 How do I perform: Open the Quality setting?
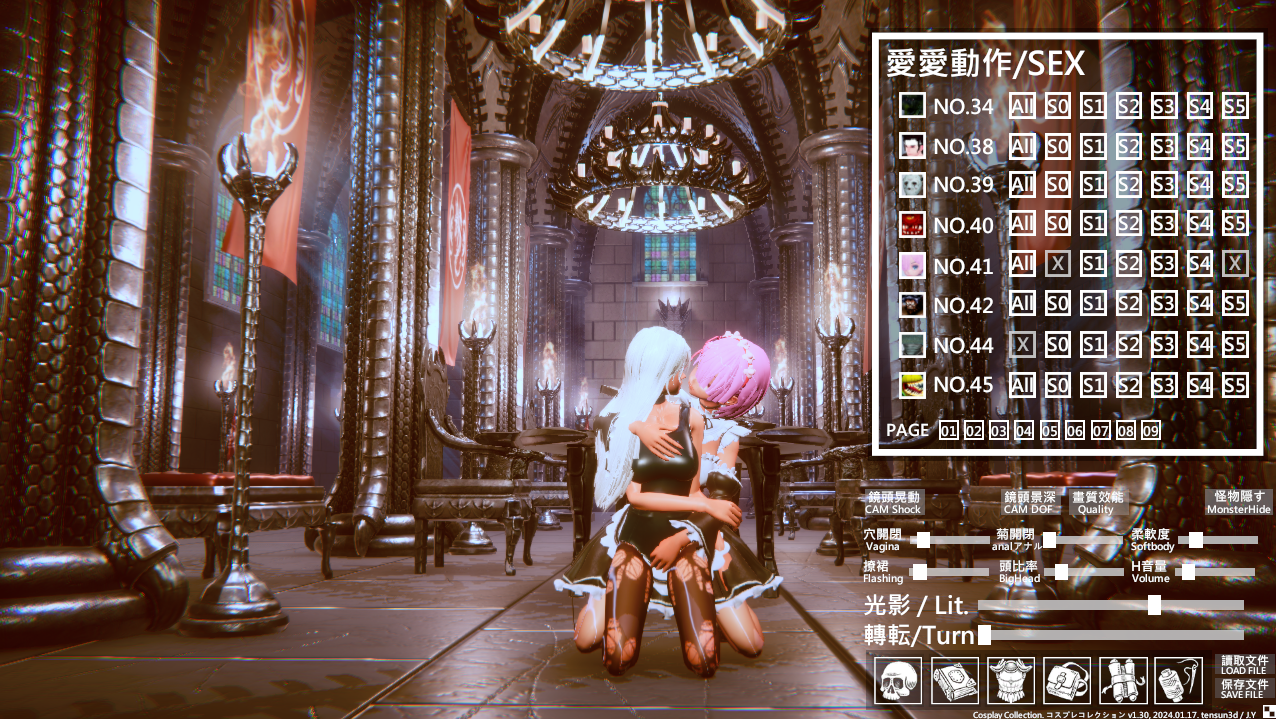coord(1096,502)
